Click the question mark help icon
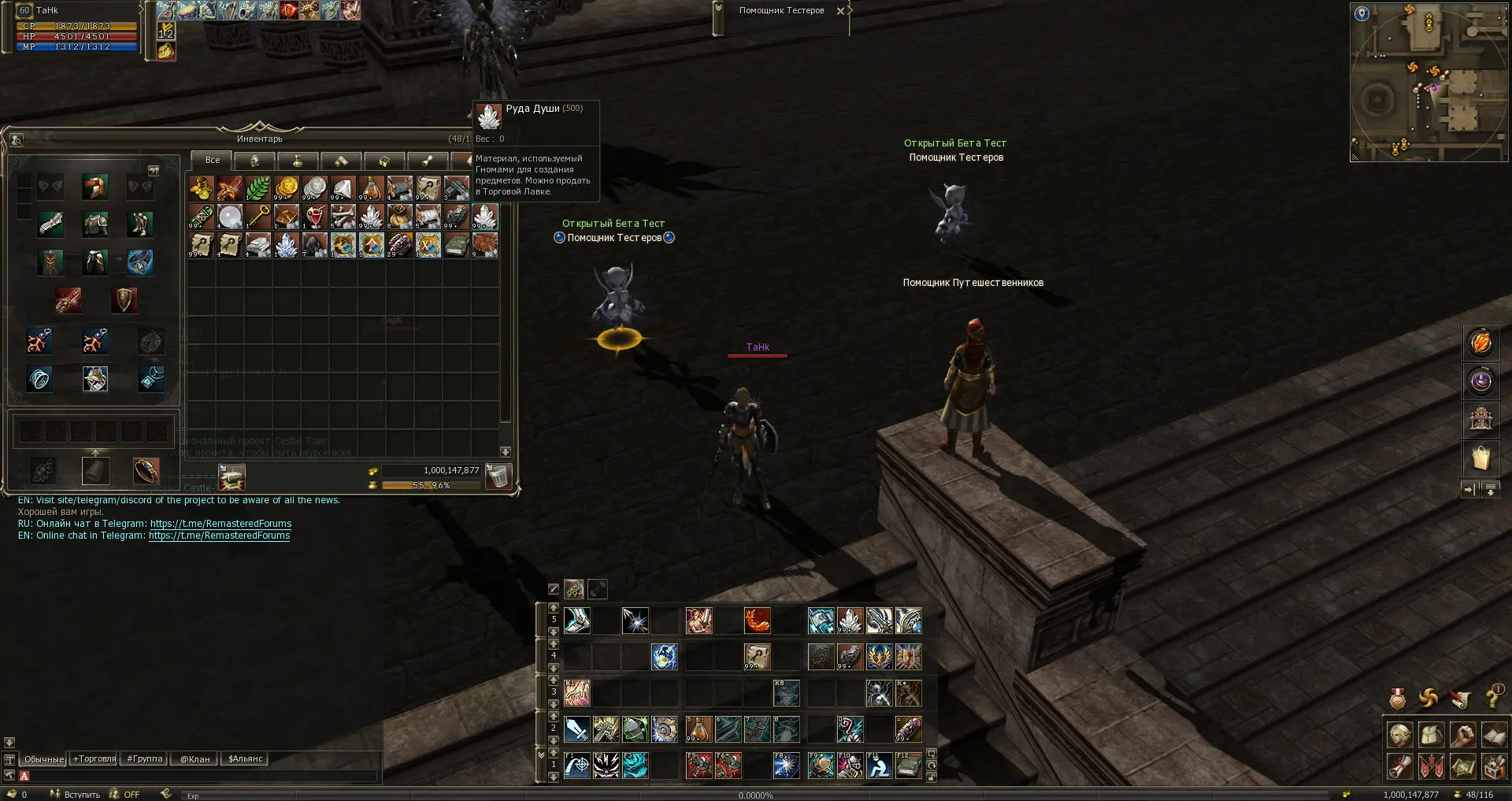This screenshot has width=1512, height=801. (1491, 698)
